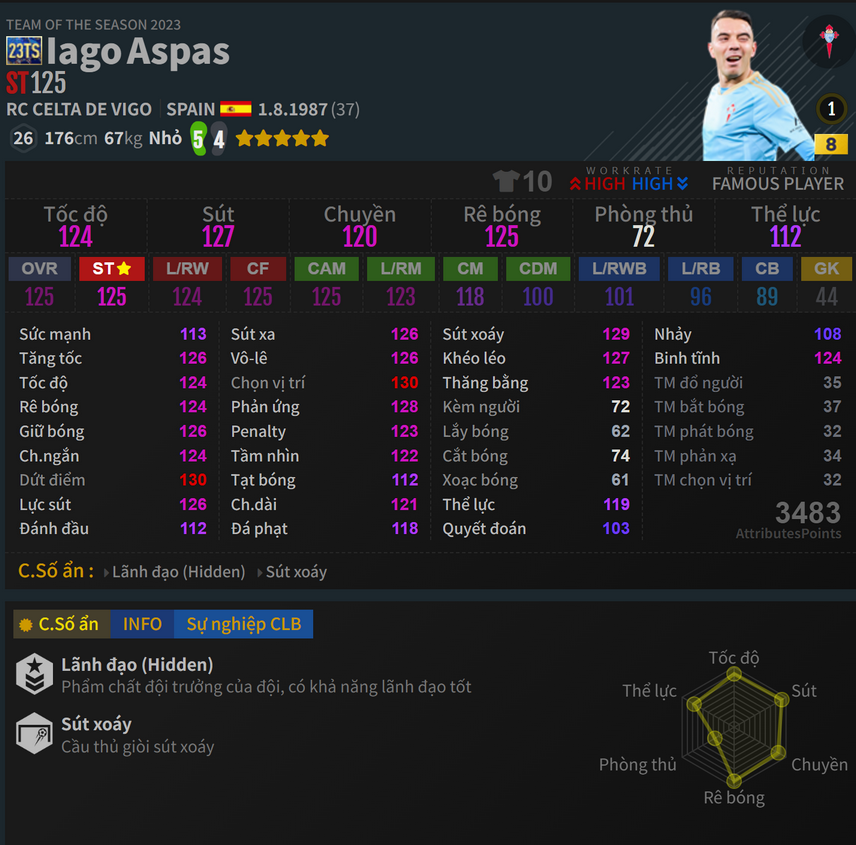The width and height of the screenshot is (856, 845).
Task: Select the CAM position badge
Action: pyautogui.click(x=326, y=269)
